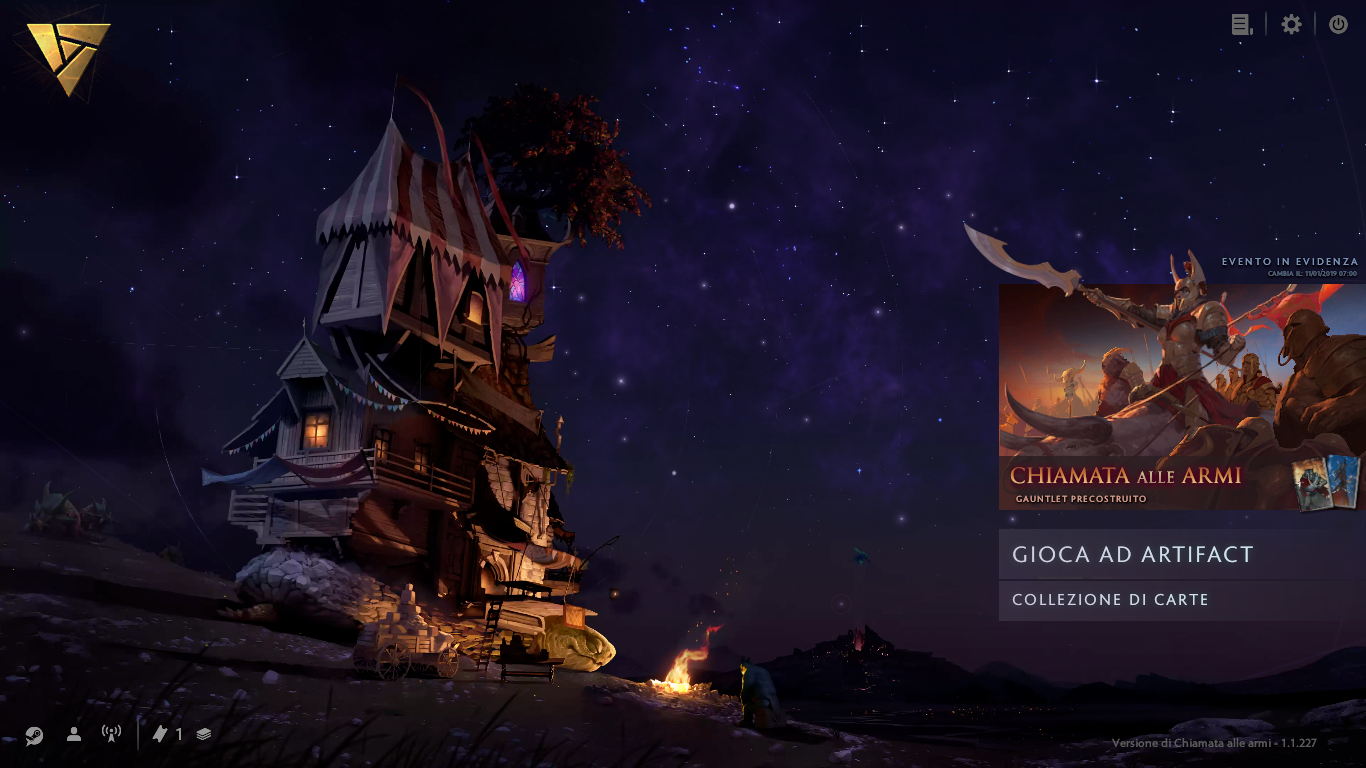This screenshot has height=768, width=1366.
Task: Open the settings gear icon
Action: (1292, 25)
